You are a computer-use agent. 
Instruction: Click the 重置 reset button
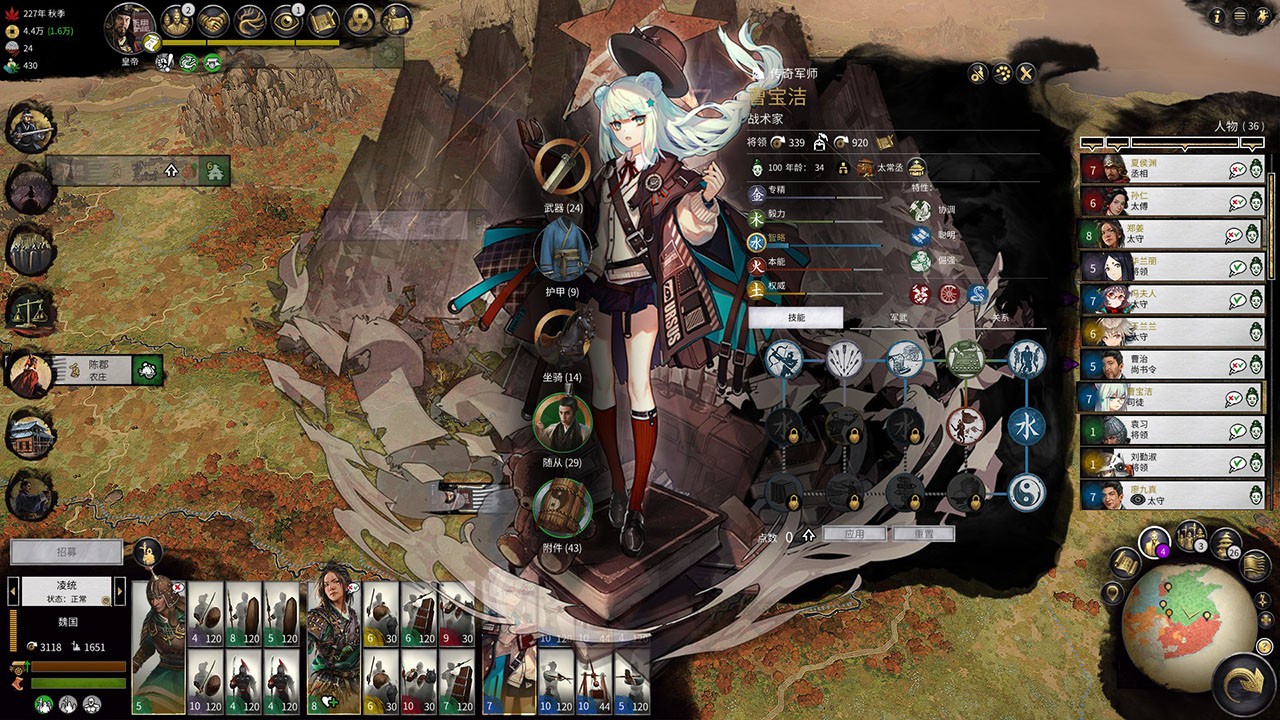[923, 535]
